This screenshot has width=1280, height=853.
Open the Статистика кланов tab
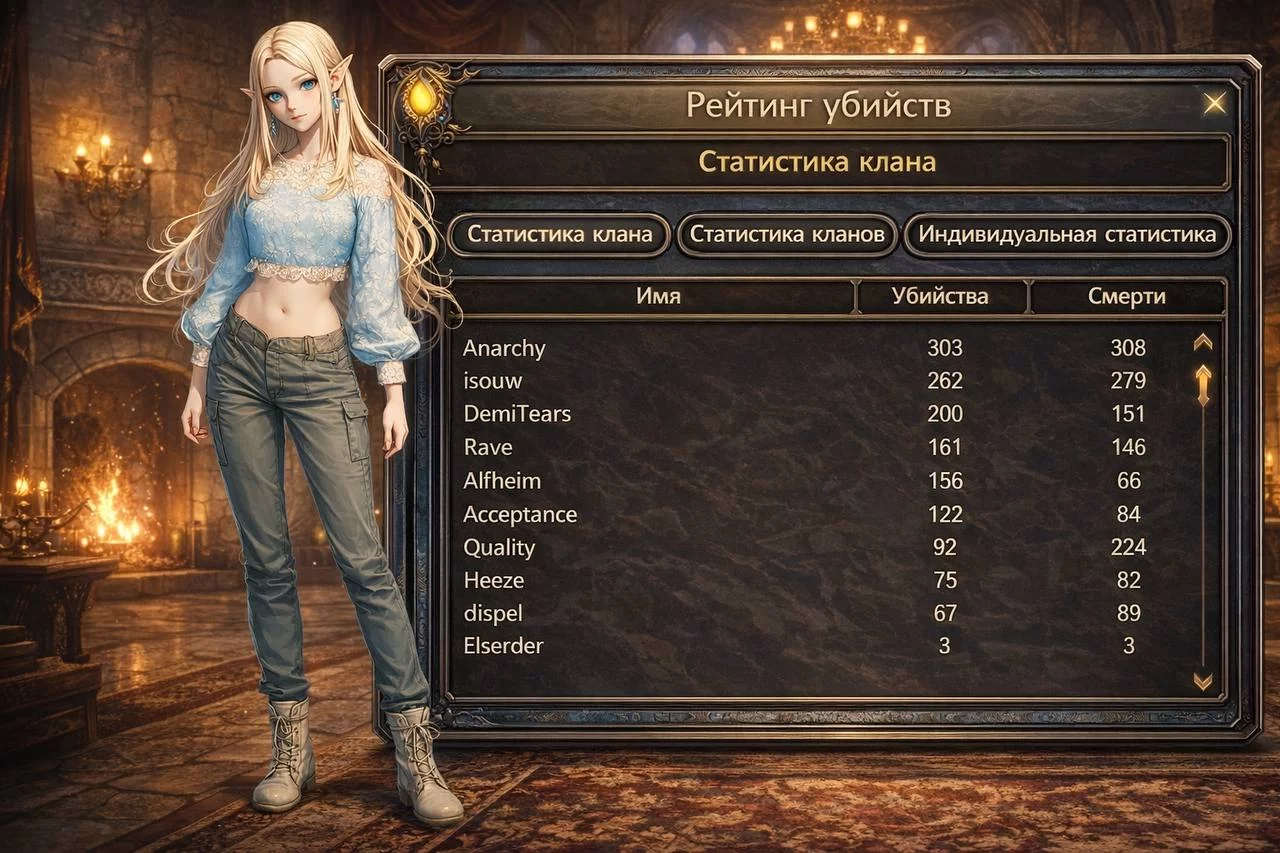coord(787,235)
